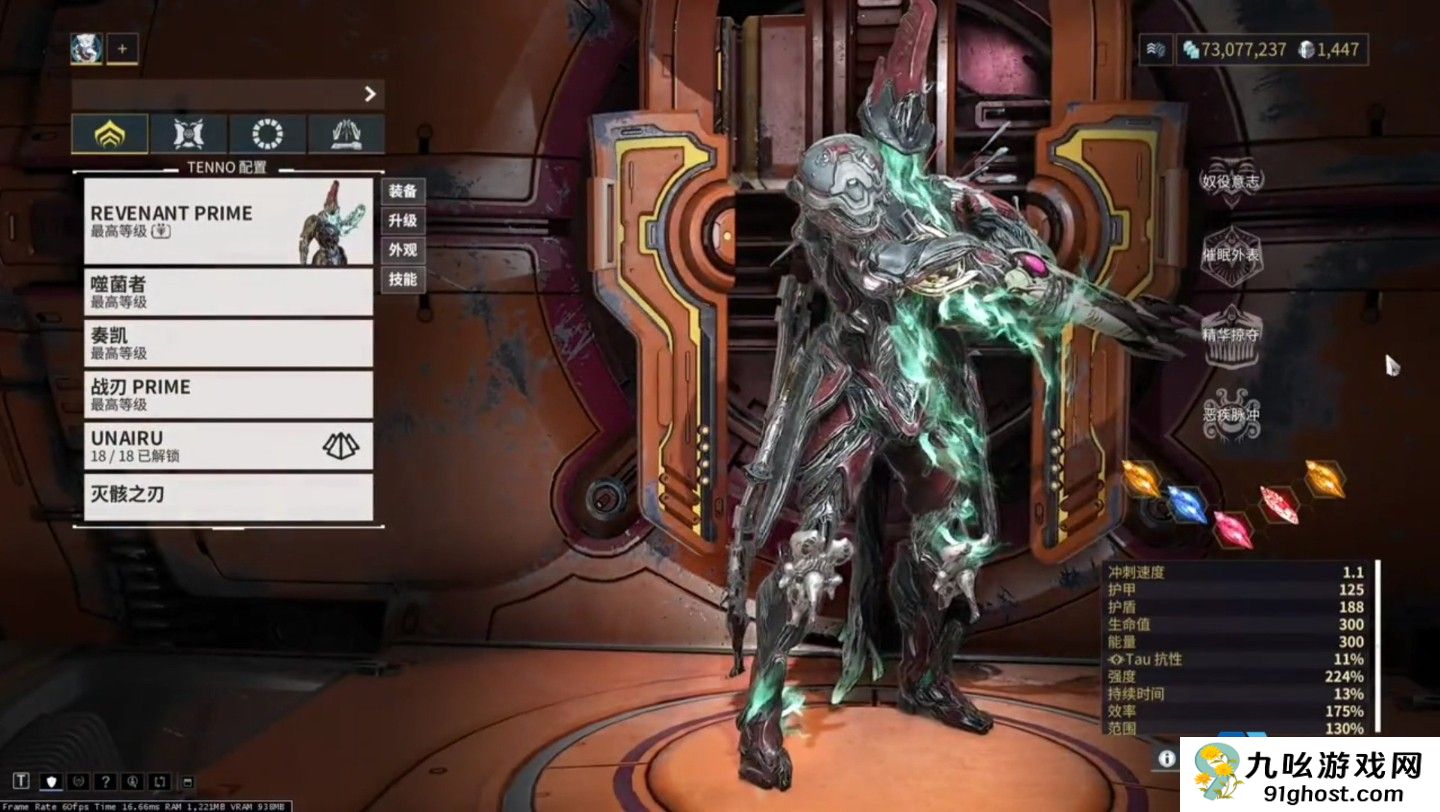The image size is (1440, 812).
Task: Expand the loadout bar arrow
Action: (370, 94)
